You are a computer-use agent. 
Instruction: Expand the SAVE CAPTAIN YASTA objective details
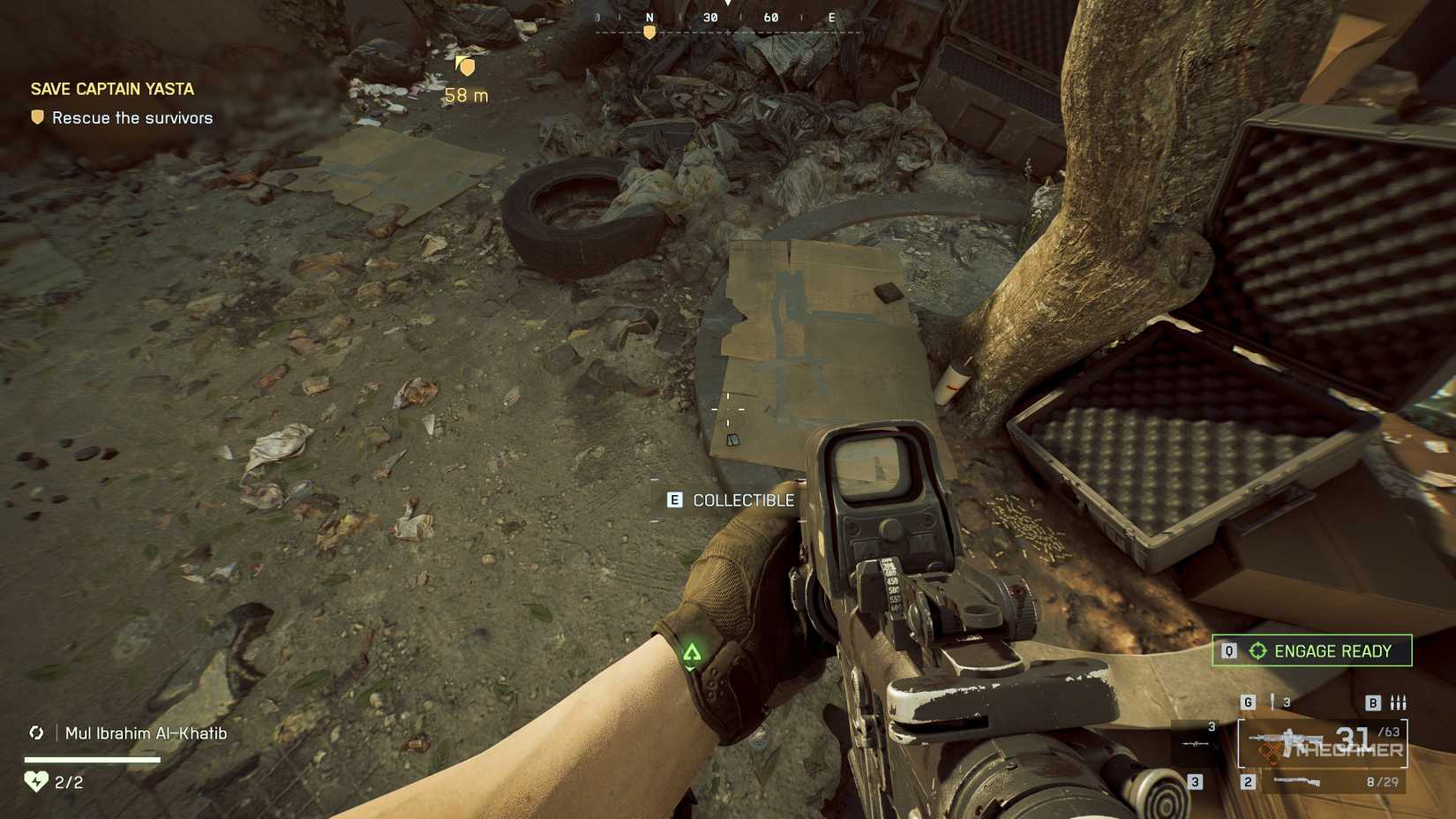[111, 88]
